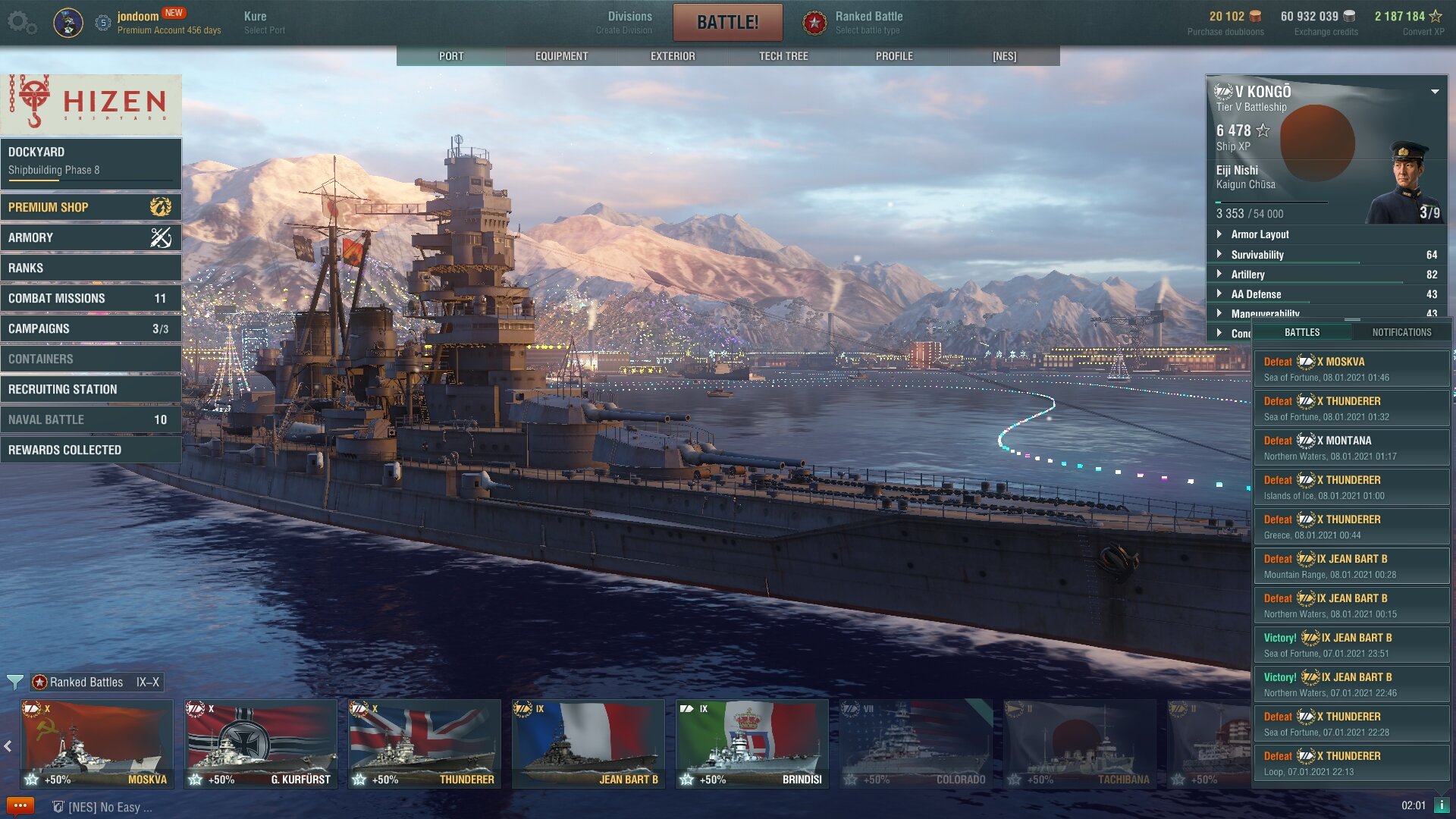1456x819 pixels.
Task: Go to the Recruiting Station
Action: (91, 389)
